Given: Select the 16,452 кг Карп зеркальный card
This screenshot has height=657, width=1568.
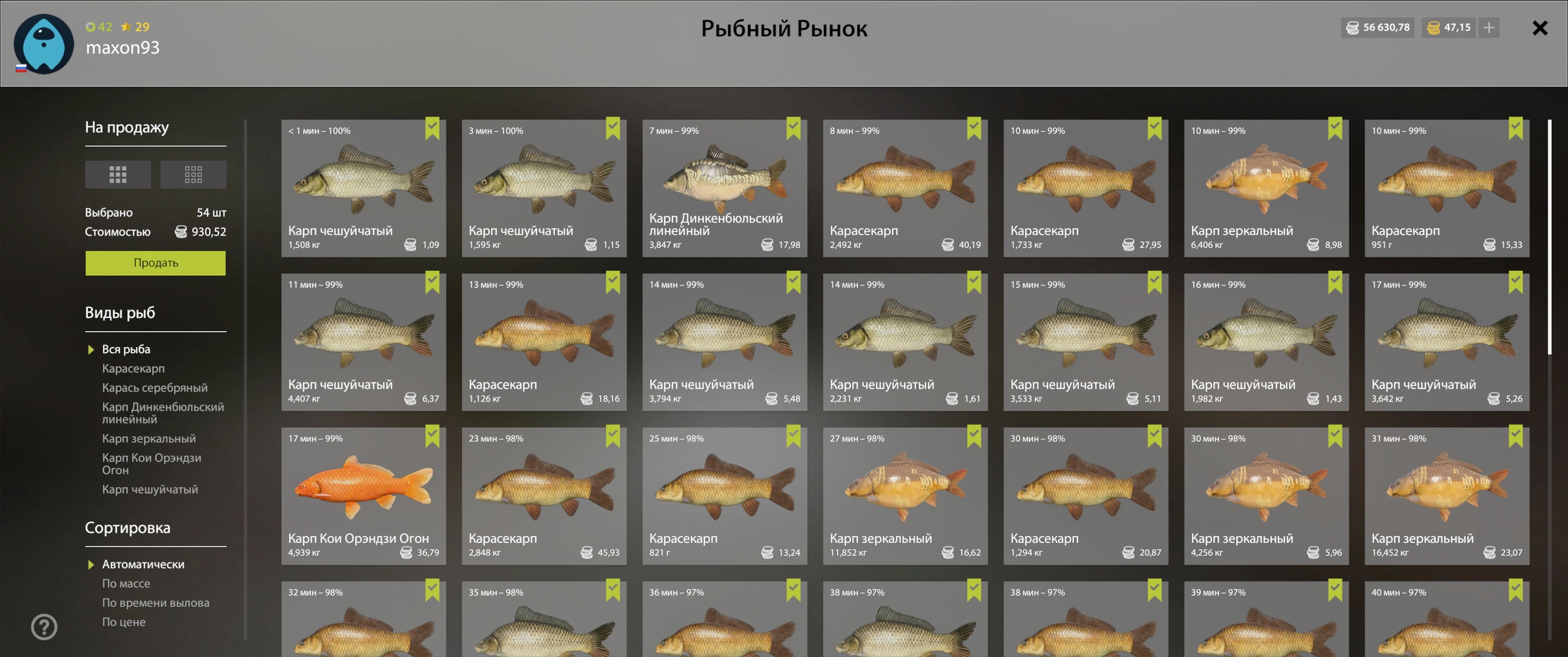Looking at the screenshot, I should [x=1446, y=495].
